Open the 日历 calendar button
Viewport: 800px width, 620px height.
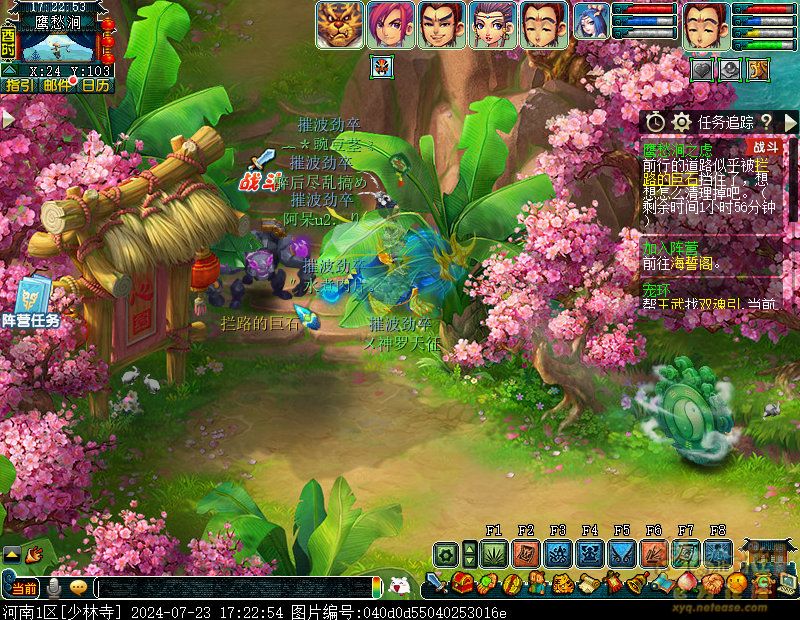96,86
